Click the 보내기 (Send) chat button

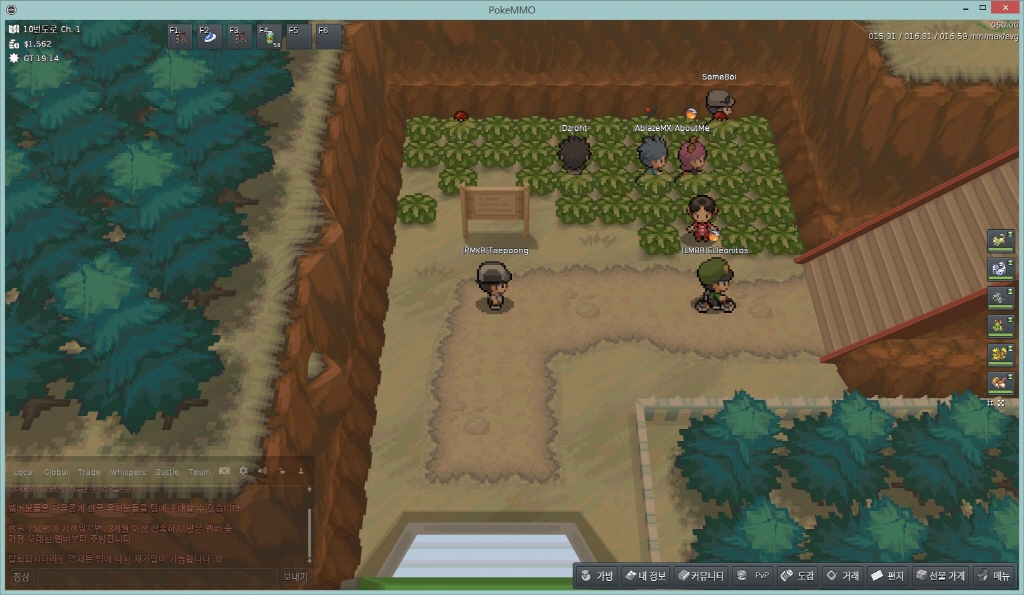(x=295, y=577)
